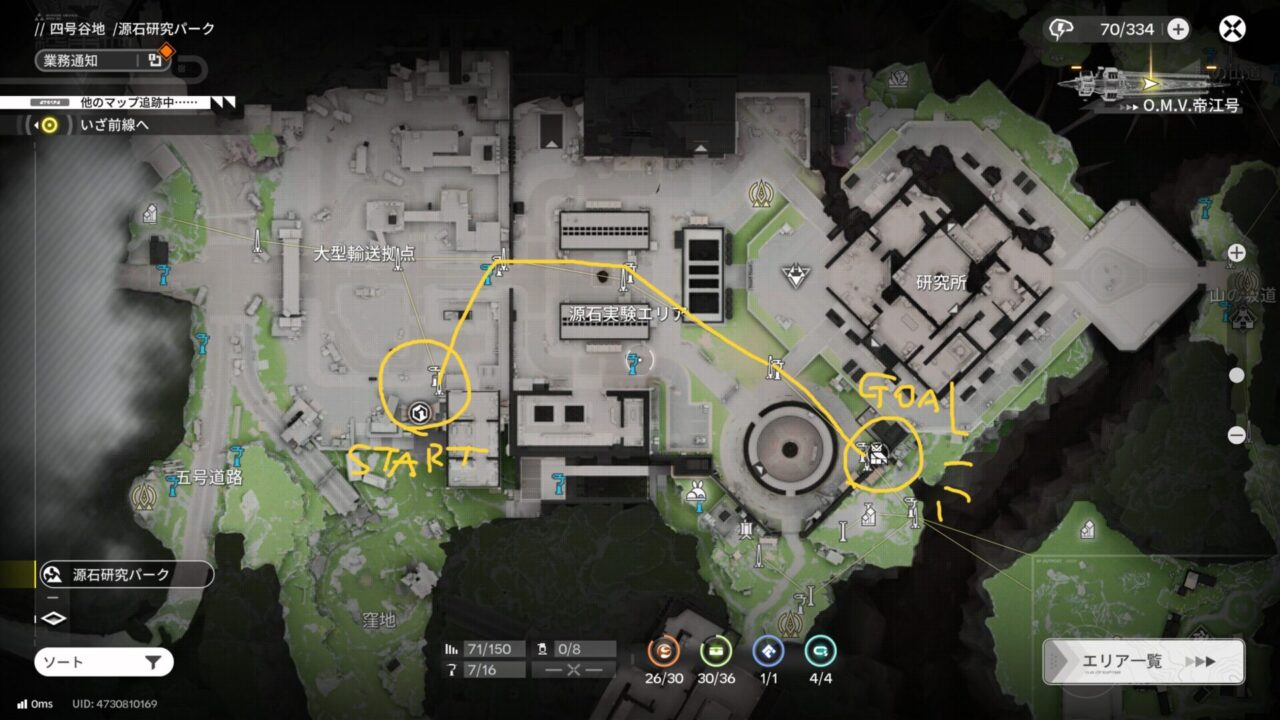Open the ソート filter dropdown

(104, 662)
